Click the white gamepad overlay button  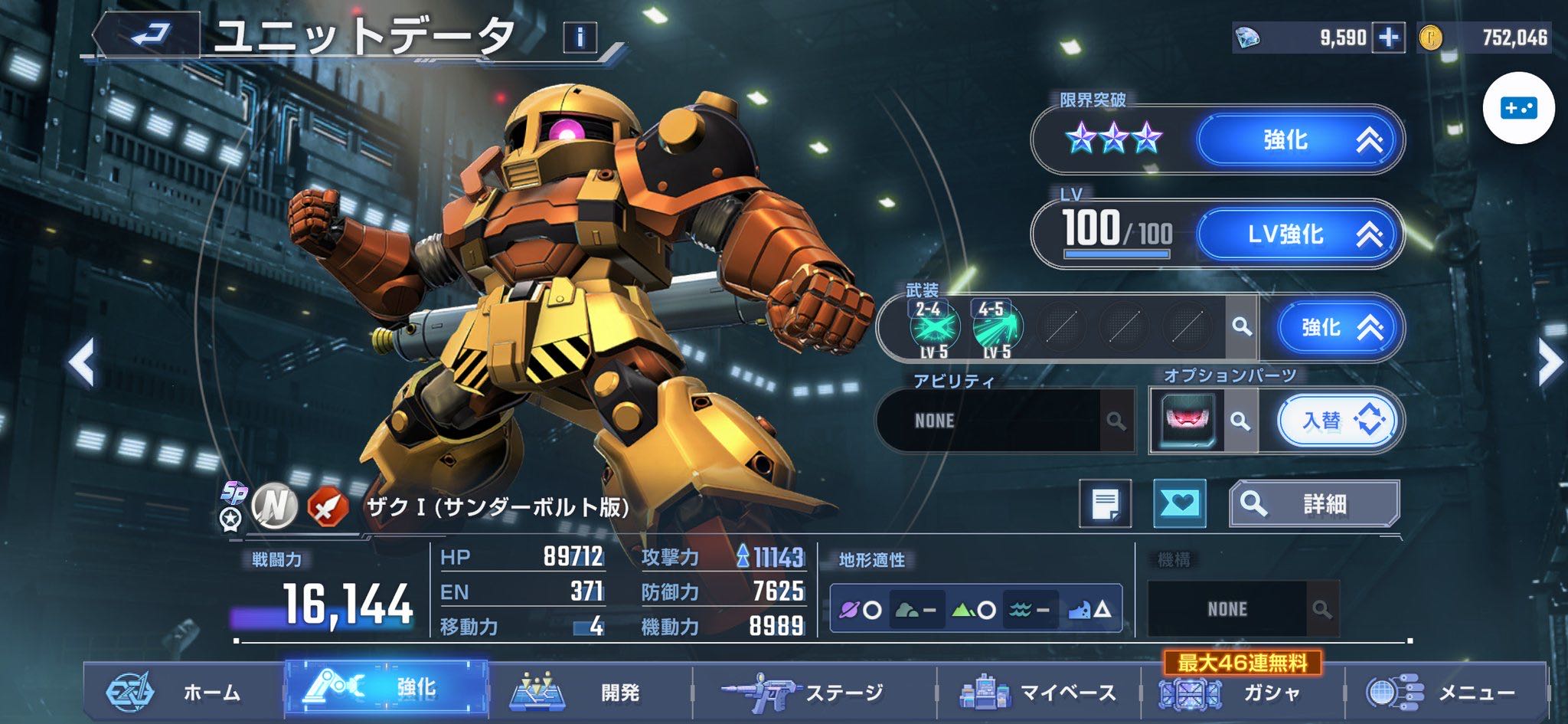[1518, 108]
